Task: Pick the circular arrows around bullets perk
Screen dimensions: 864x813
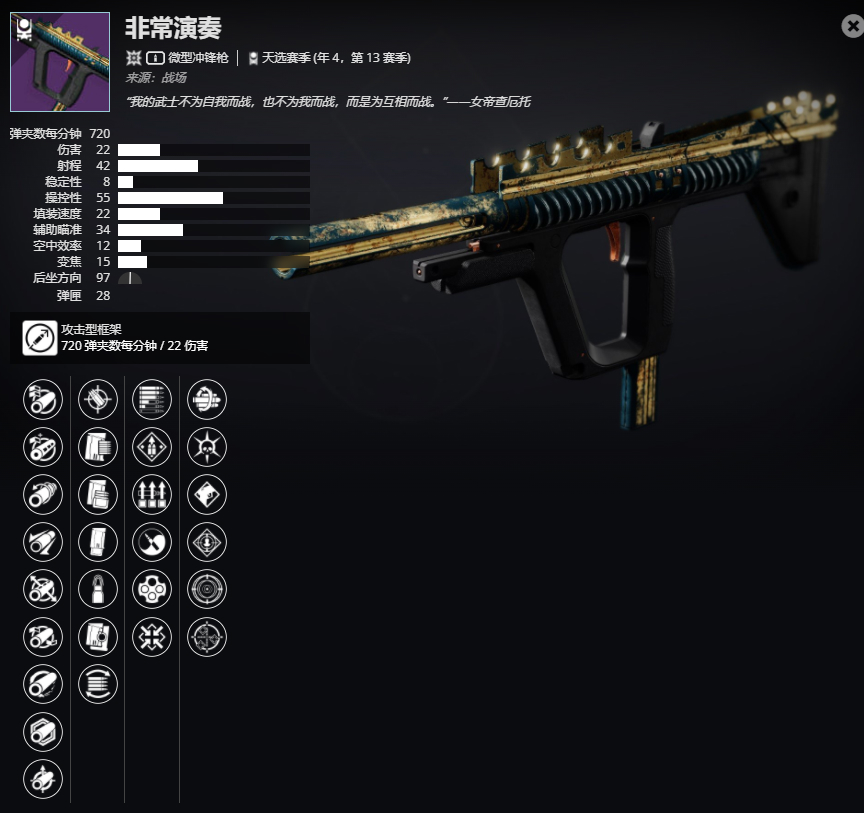Action: click(x=98, y=684)
